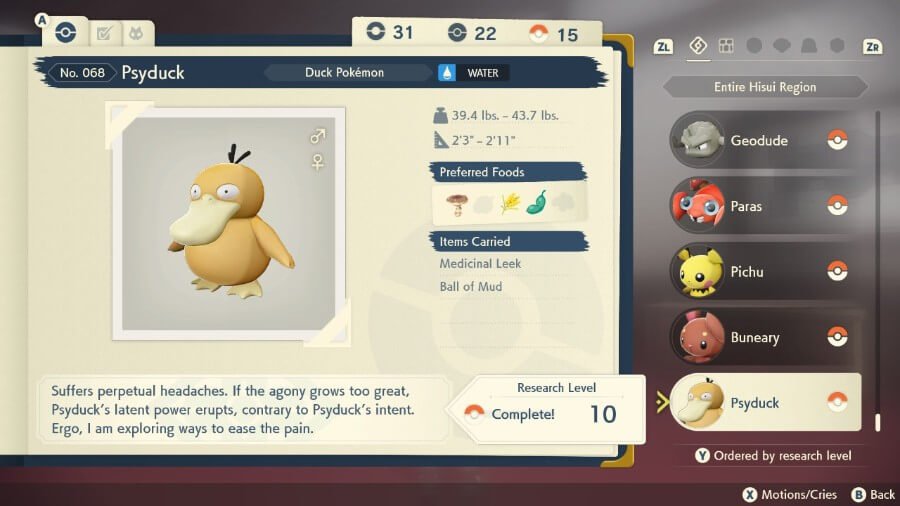The height and width of the screenshot is (506, 900).
Task: Select the Poké Ball info tab
Action: tap(65, 32)
